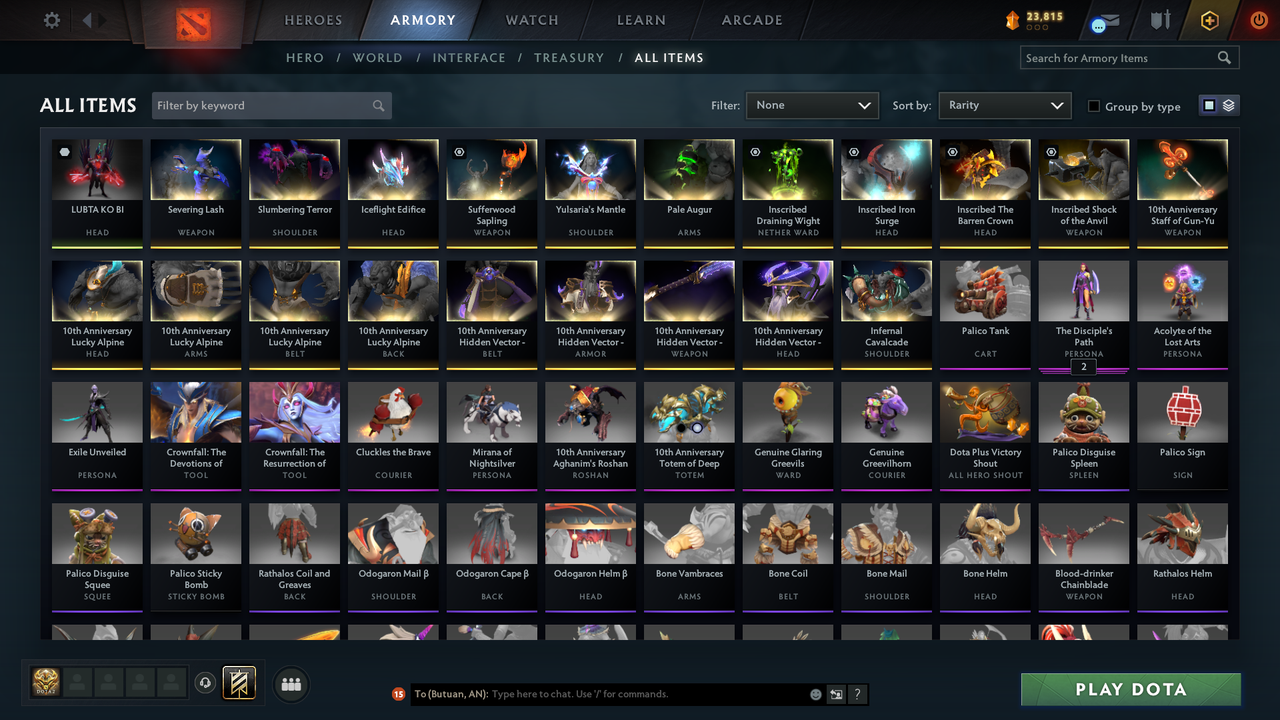Open the TREASURY section
Image resolution: width=1280 pixels, height=720 pixels.
coord(569,57)
